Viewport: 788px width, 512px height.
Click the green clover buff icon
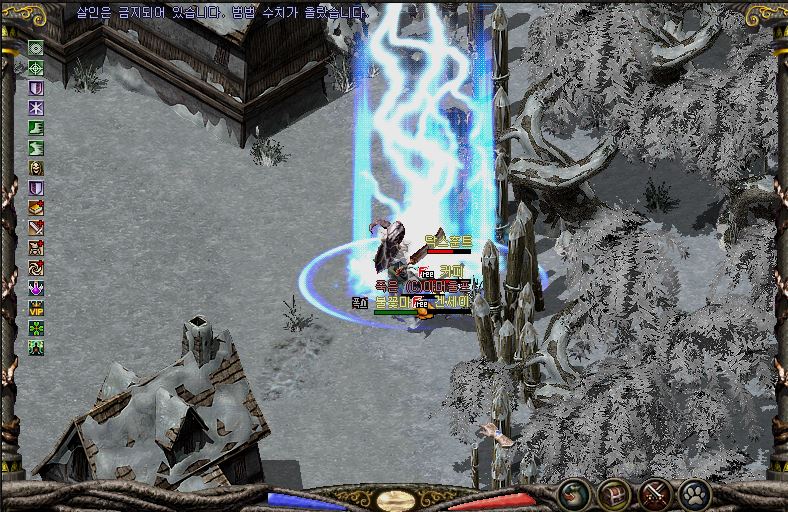[x=36, y=328]
